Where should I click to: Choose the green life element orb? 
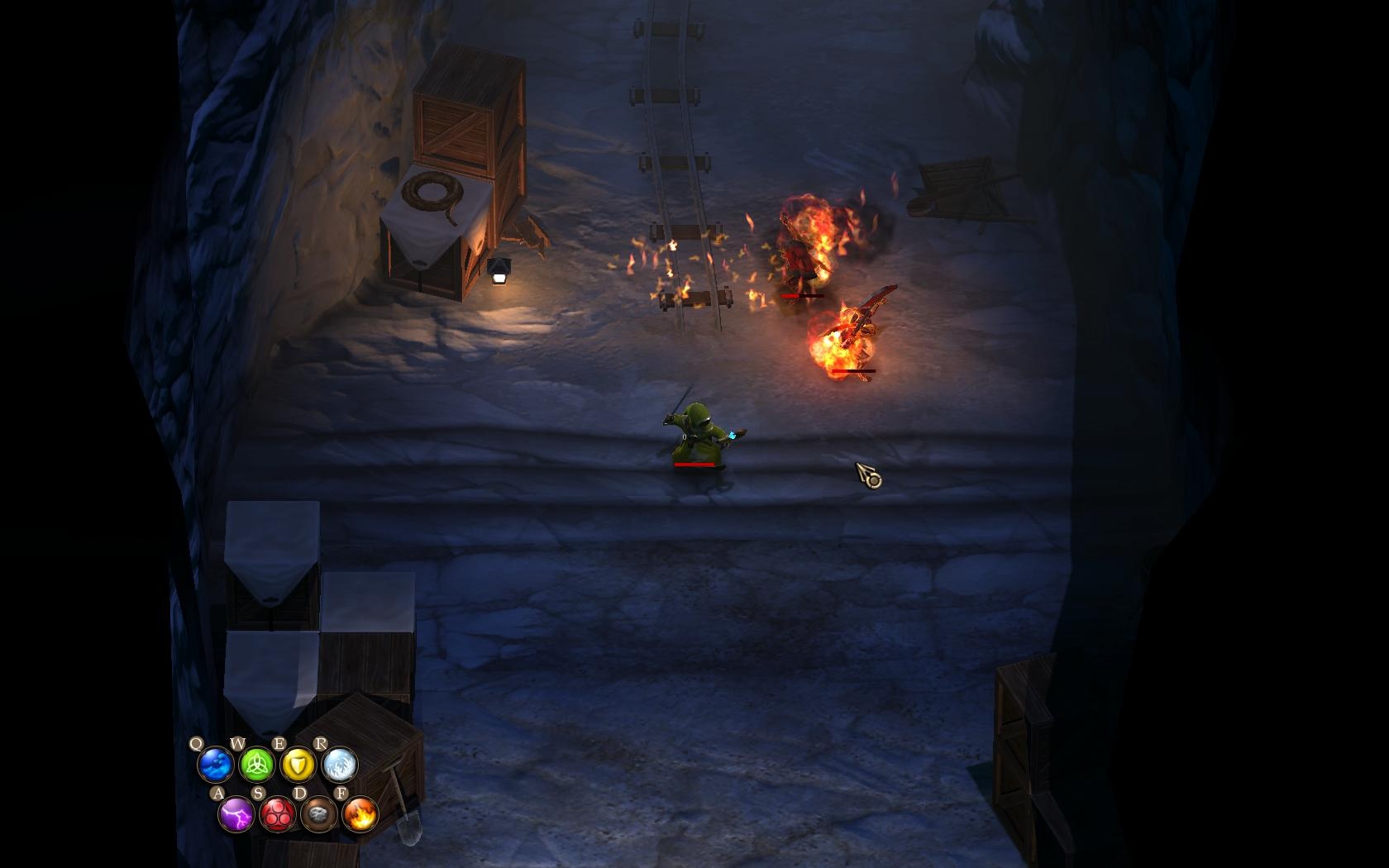click(x=256, y=765)
